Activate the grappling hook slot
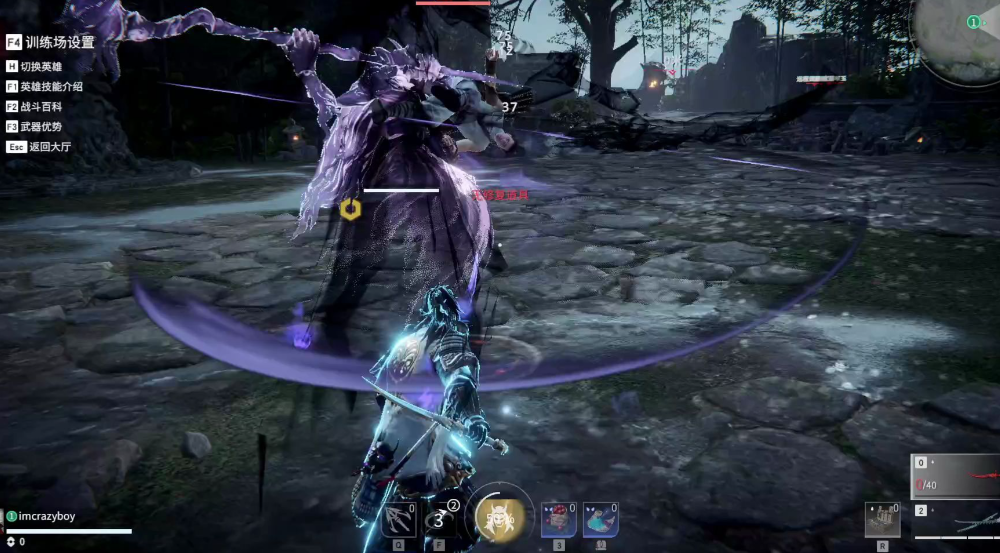The image size is (1000, 553). coord(399,520)
